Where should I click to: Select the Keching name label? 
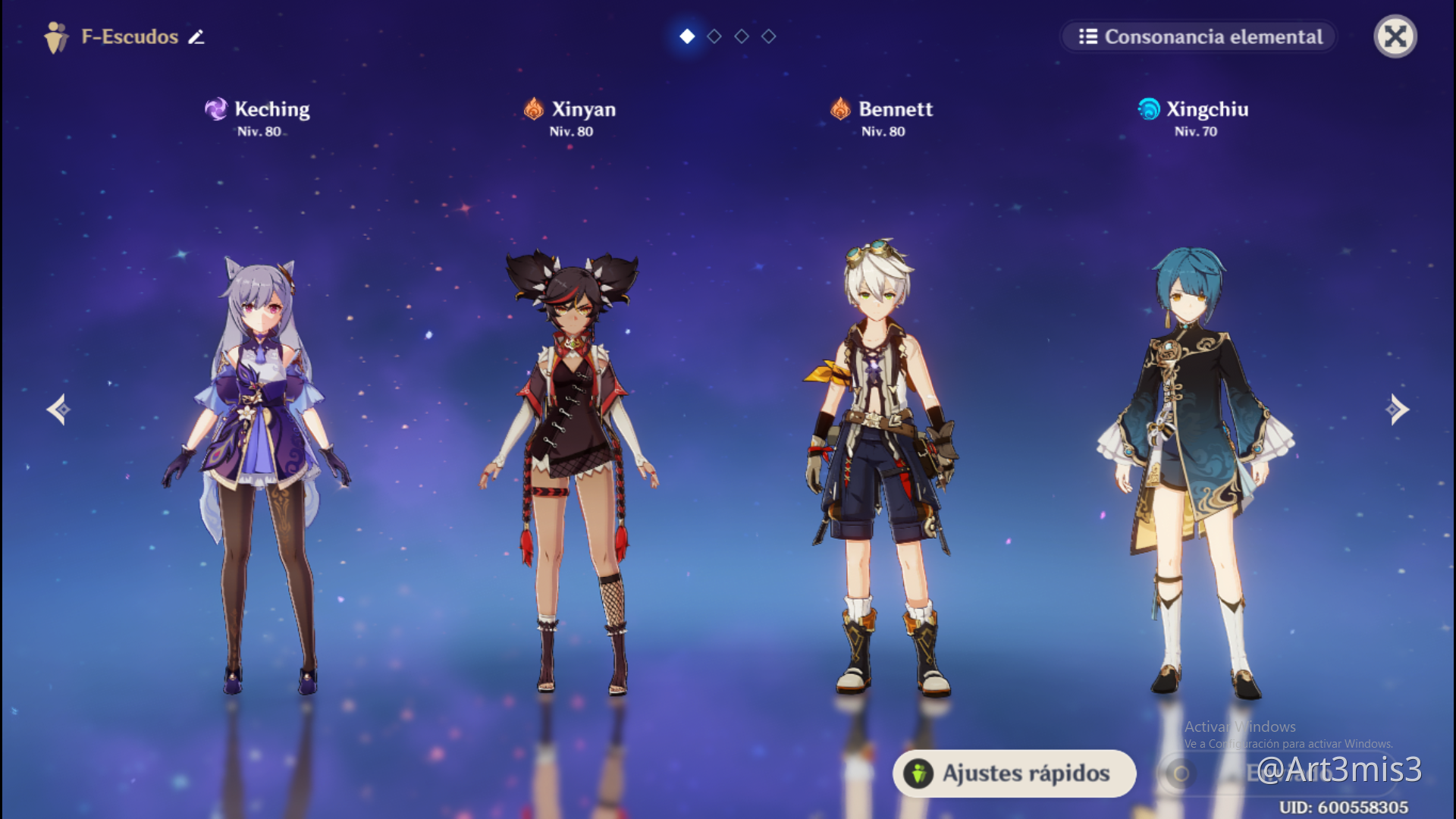(x=271, y=108)
